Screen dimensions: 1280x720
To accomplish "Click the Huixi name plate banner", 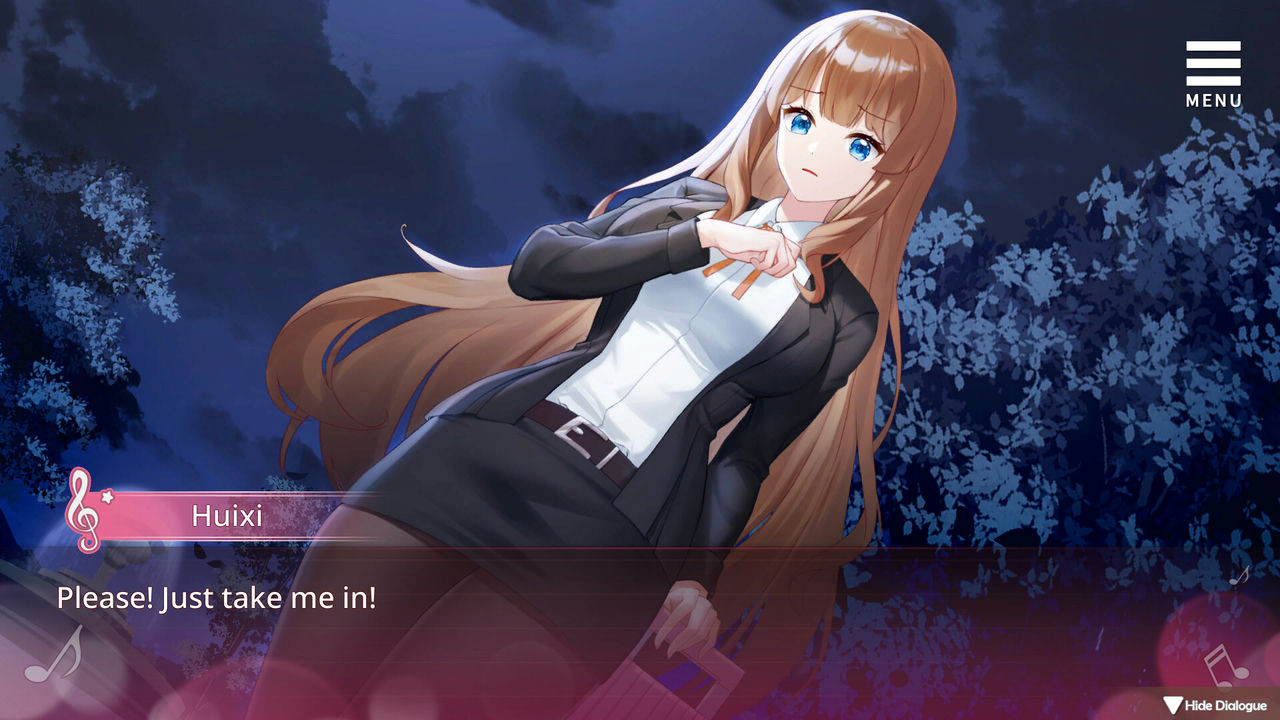I will 225,517.
